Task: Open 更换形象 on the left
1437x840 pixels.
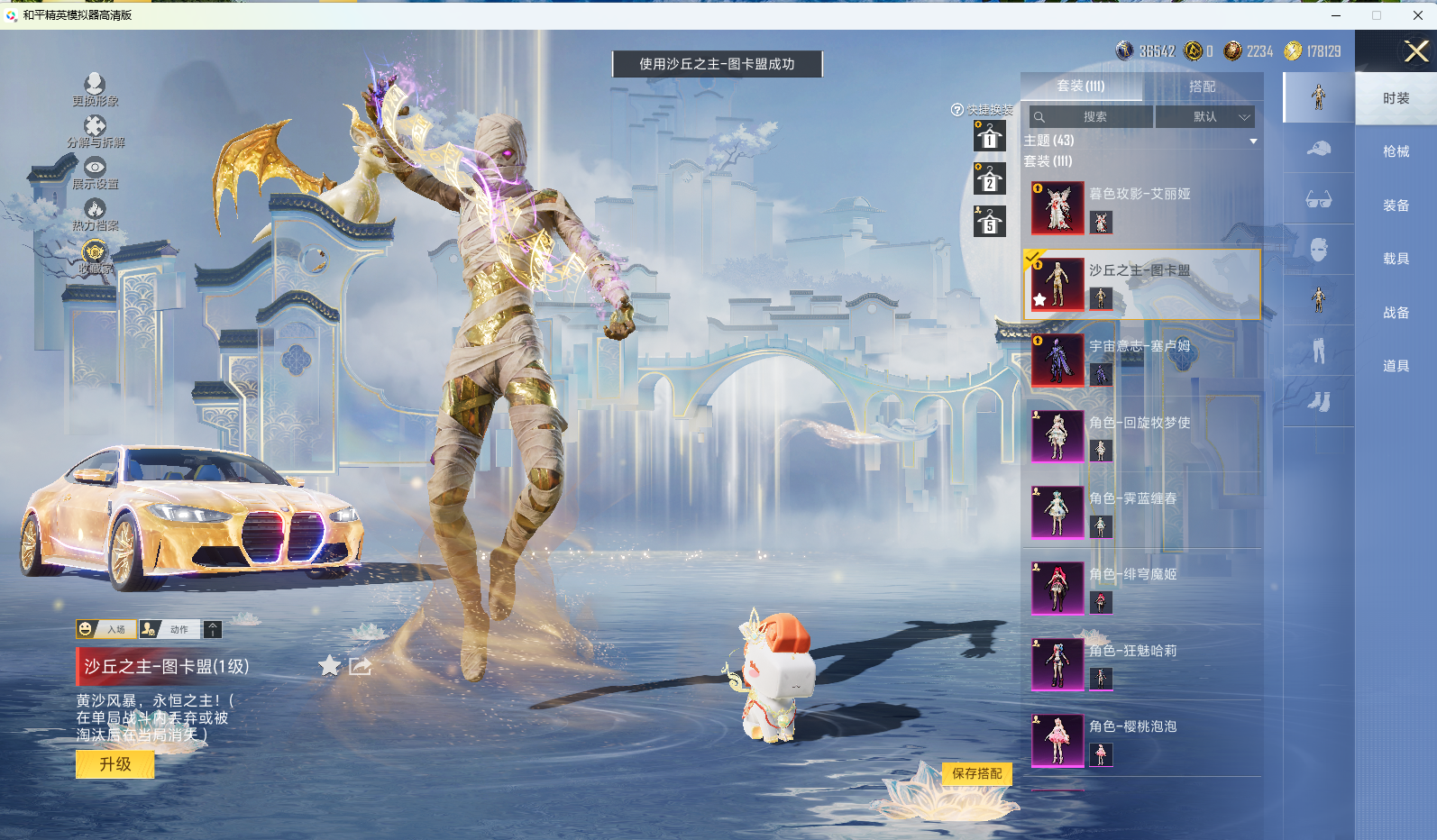Action: tap(95, 90)
